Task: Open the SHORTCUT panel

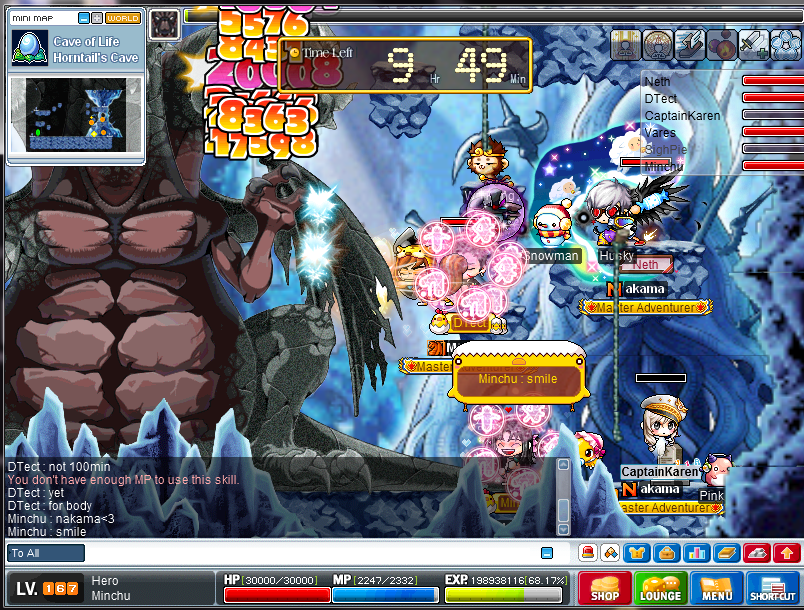Action: 773,587
